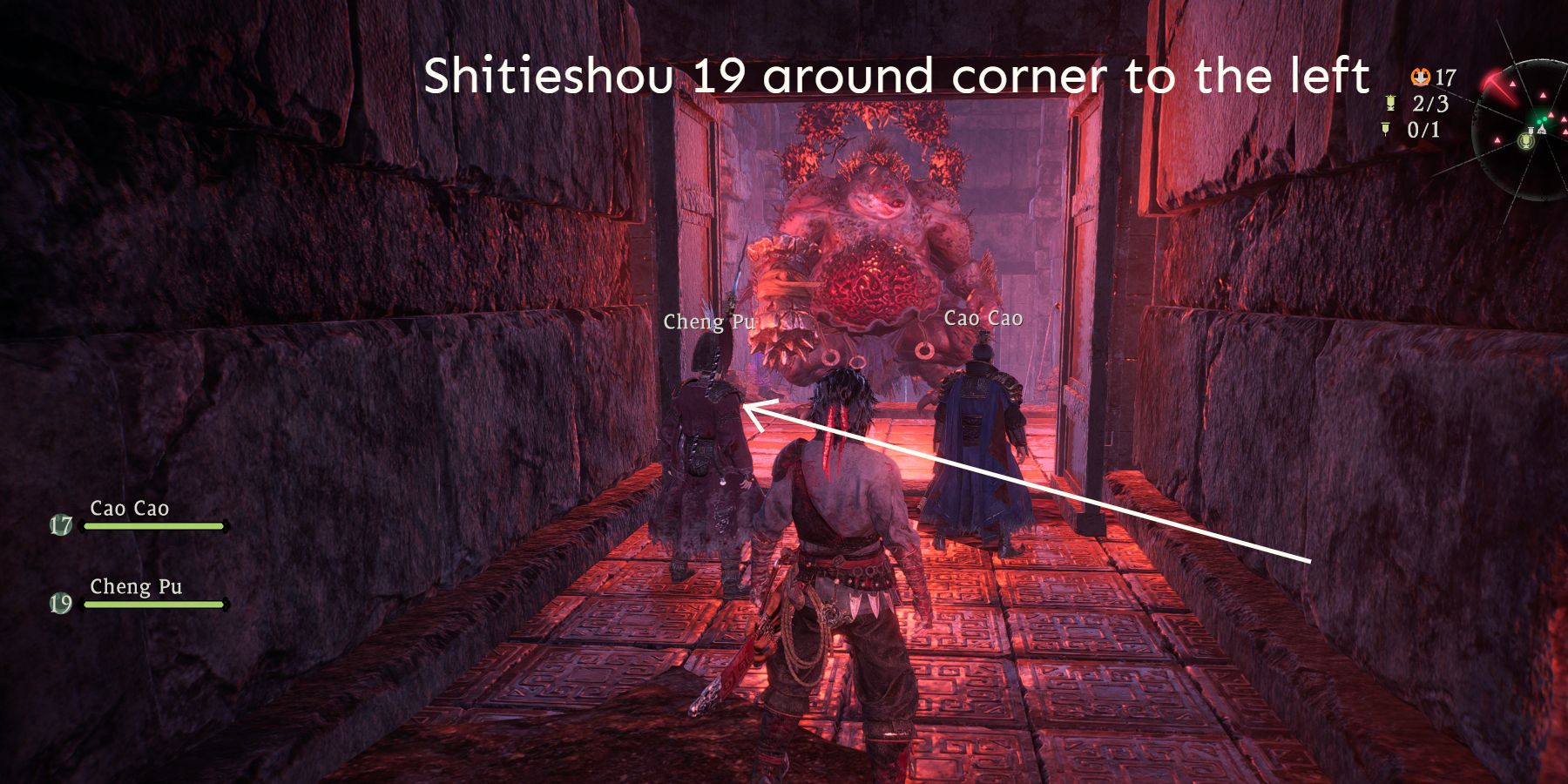Select the Battle Flag icon beside 2/3
The width and height of the screenshot is (1568, 784).
1389,103
